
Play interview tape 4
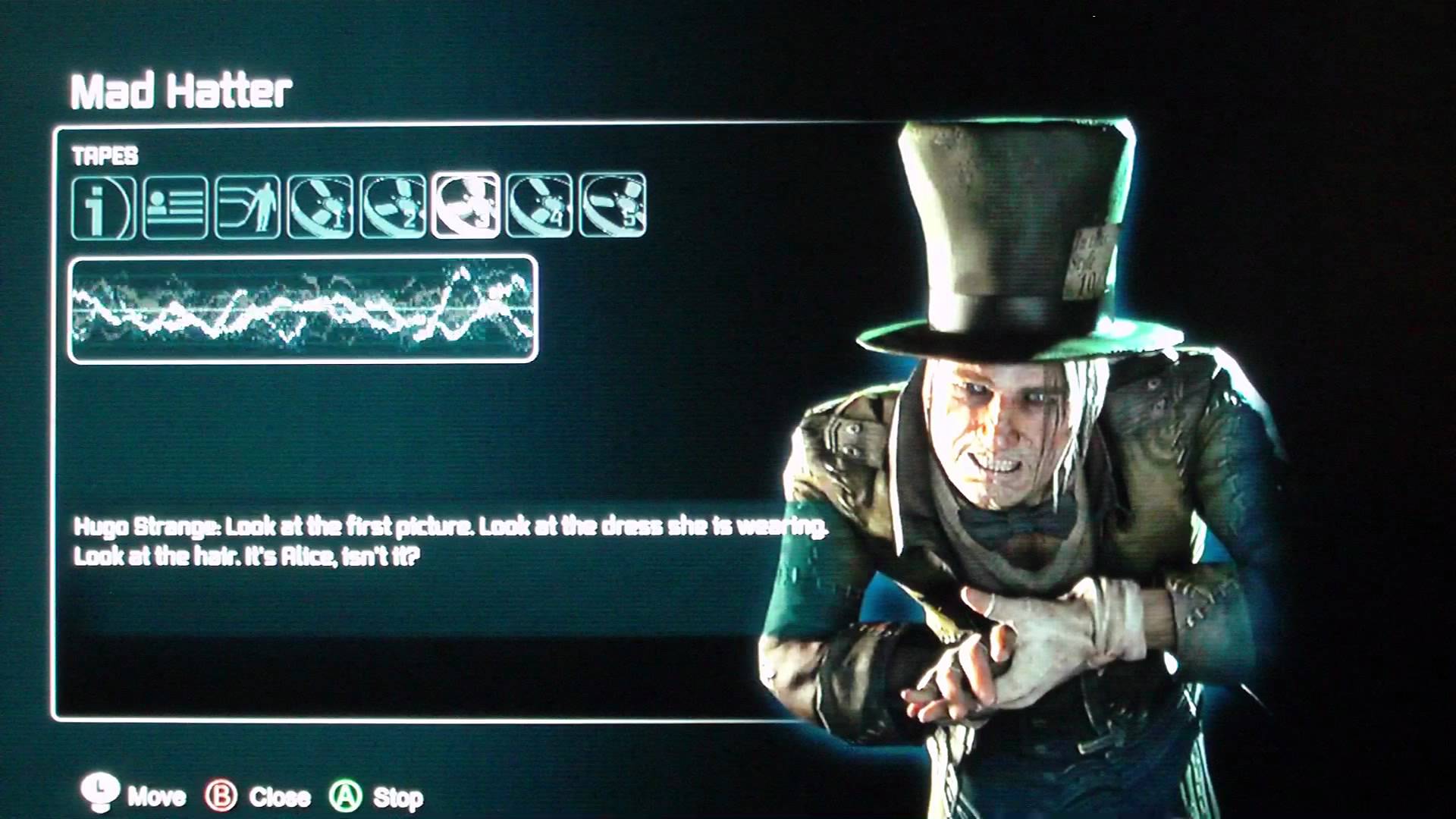tap(539, 206)
